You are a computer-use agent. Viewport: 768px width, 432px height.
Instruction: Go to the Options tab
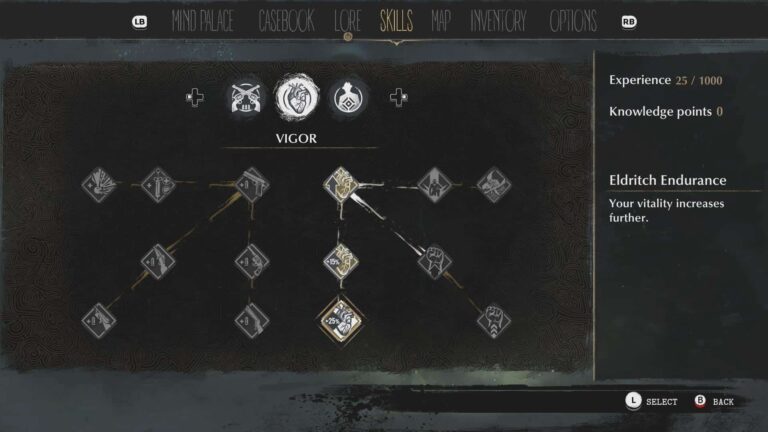573,21
